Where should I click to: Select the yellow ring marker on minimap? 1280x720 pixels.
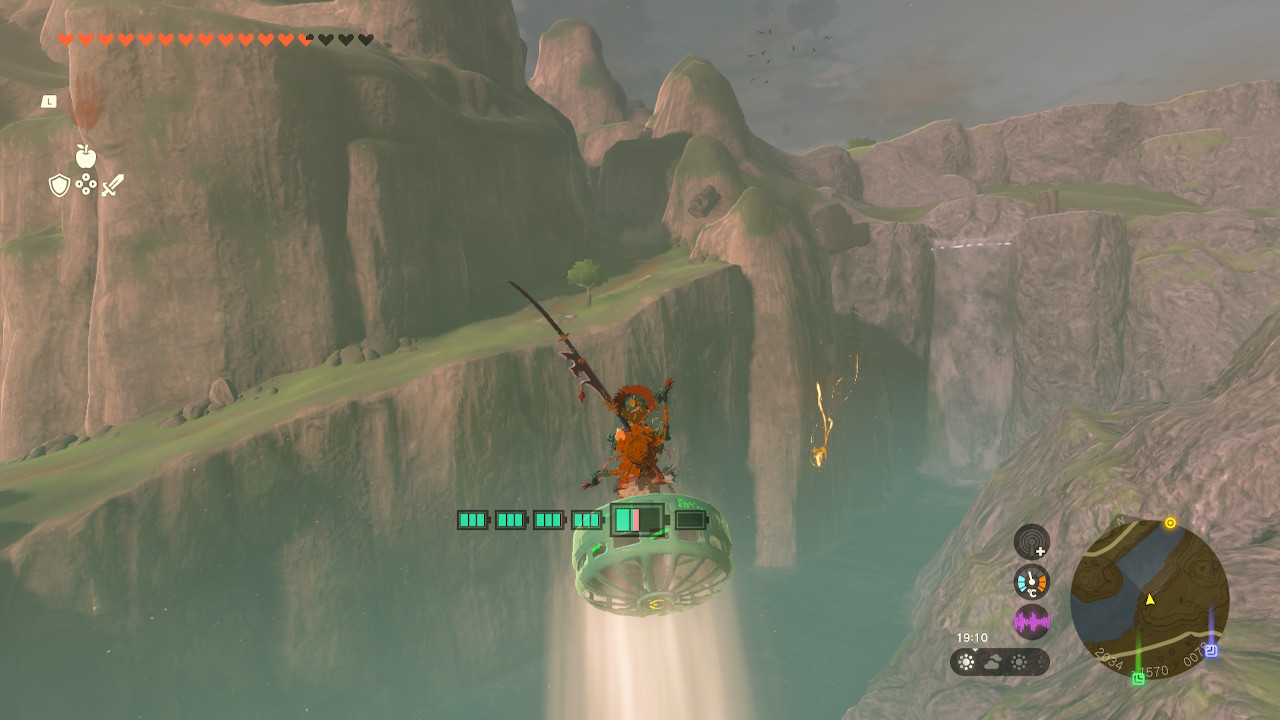1170,523
